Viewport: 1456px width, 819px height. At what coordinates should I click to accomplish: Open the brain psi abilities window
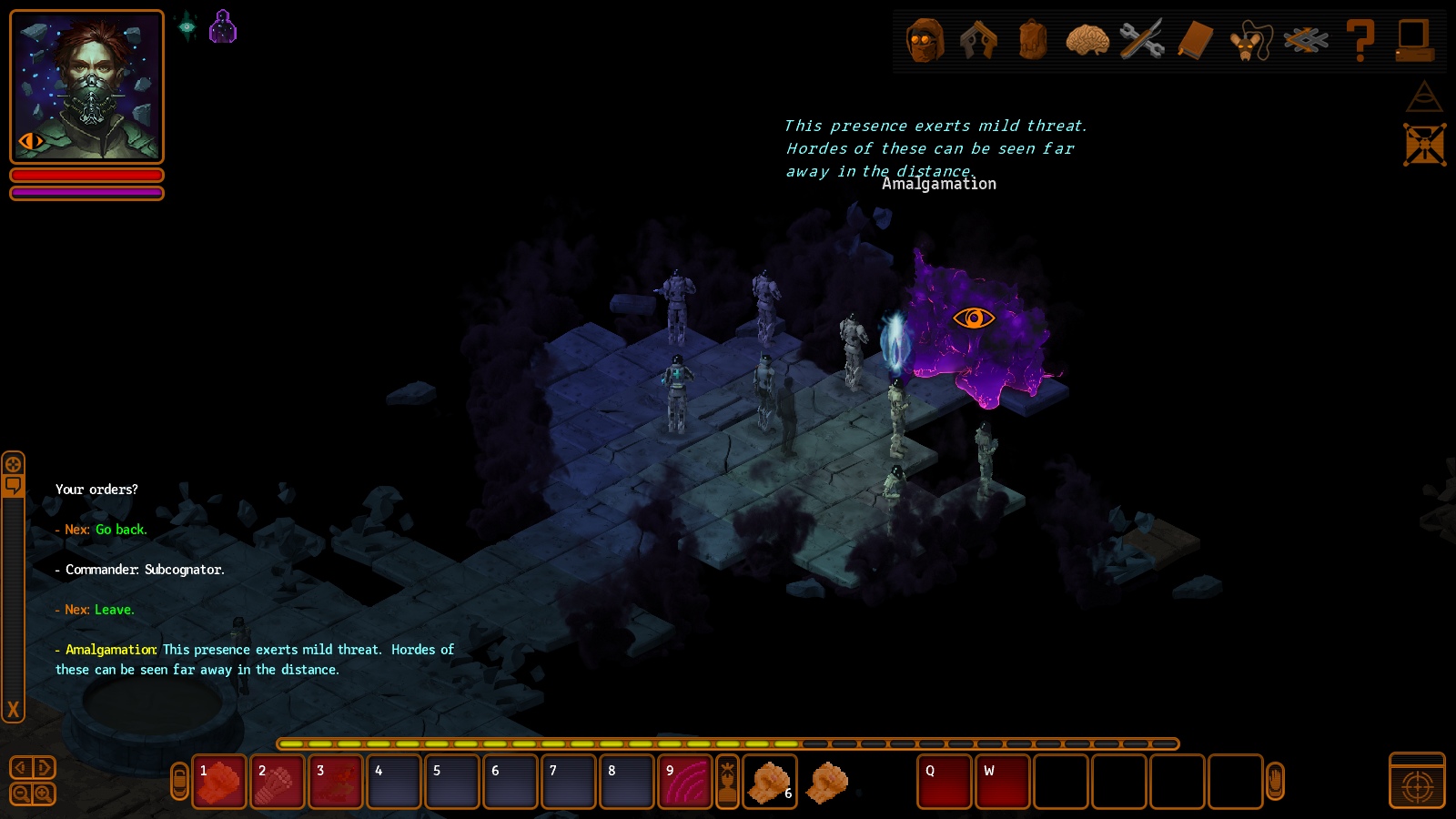click(1087, 41)
